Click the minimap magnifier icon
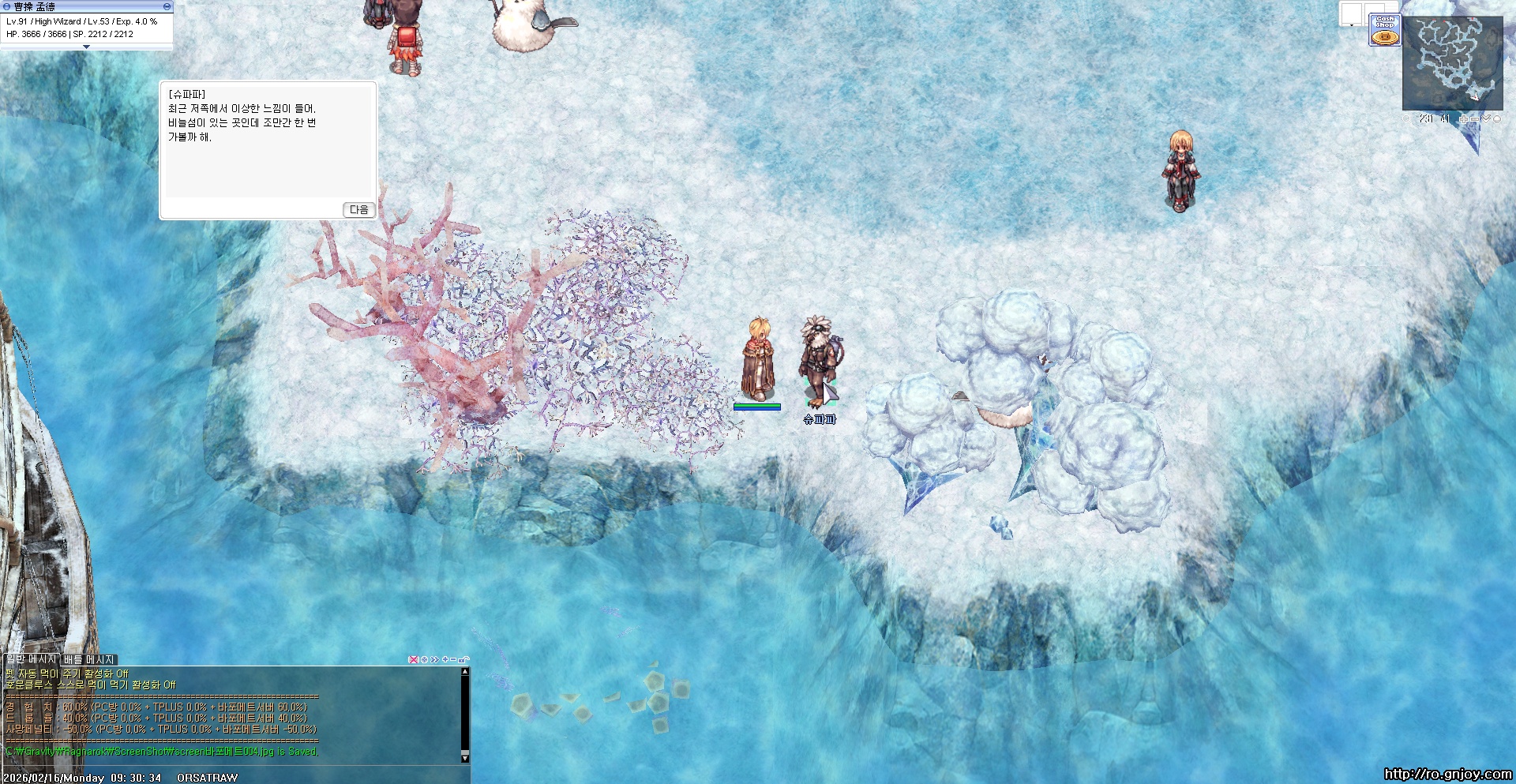 tap(1406, 119)
